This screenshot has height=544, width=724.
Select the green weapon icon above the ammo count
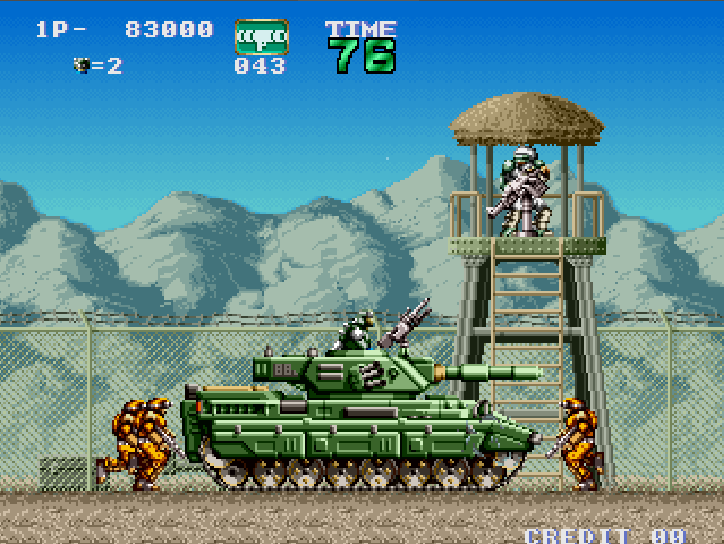pyautogui.click(x=261, y=37)
